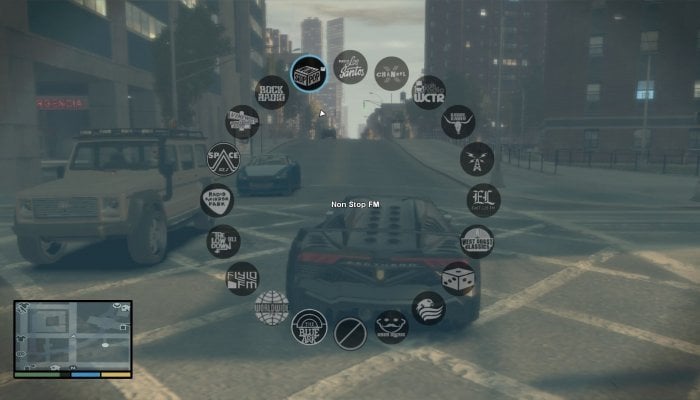Choose the Space station icon

click(223, 158)
